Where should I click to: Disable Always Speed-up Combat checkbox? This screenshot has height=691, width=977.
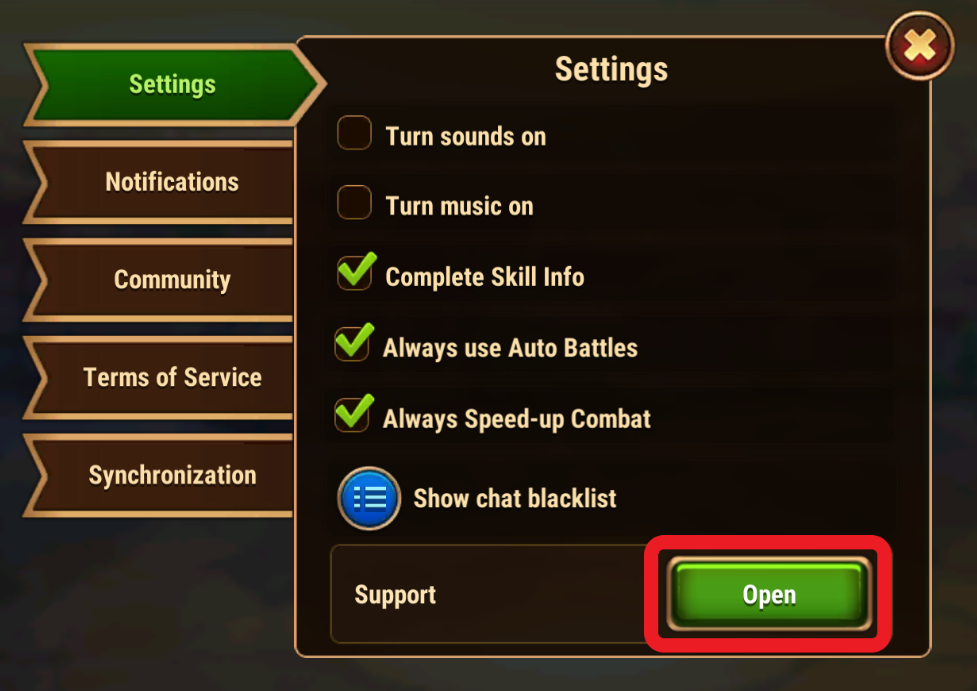click(352, 415)
